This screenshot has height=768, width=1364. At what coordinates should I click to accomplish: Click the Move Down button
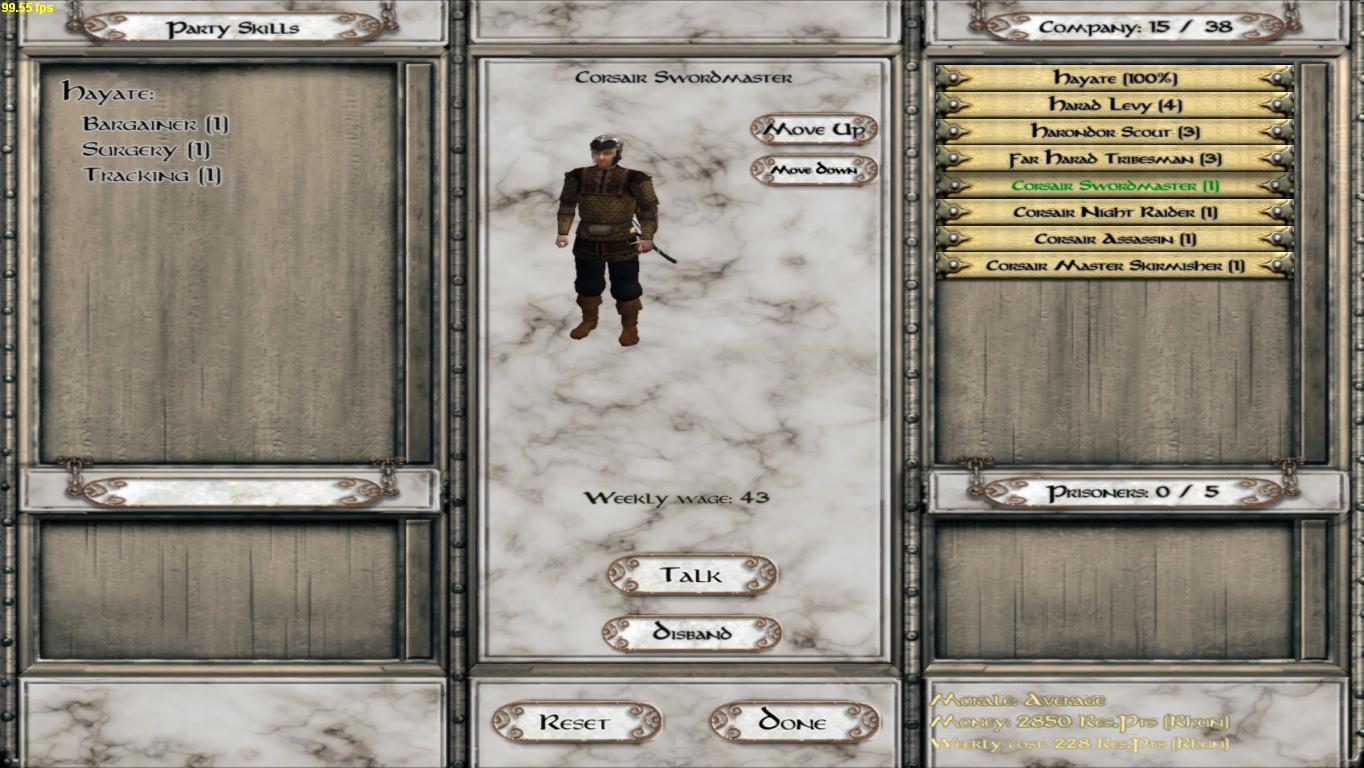pyautogui.click(x=814, y=170)
